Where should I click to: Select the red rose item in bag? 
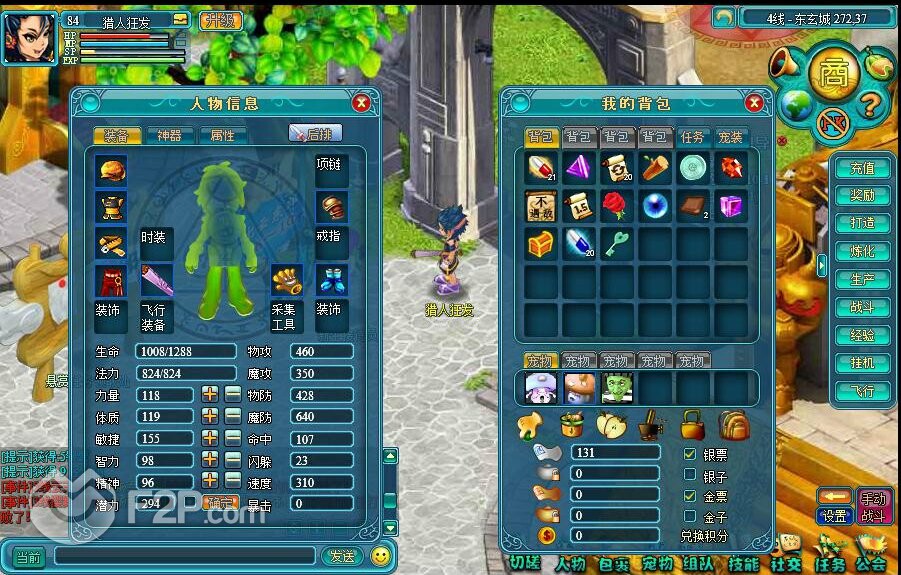pos(616,205)
